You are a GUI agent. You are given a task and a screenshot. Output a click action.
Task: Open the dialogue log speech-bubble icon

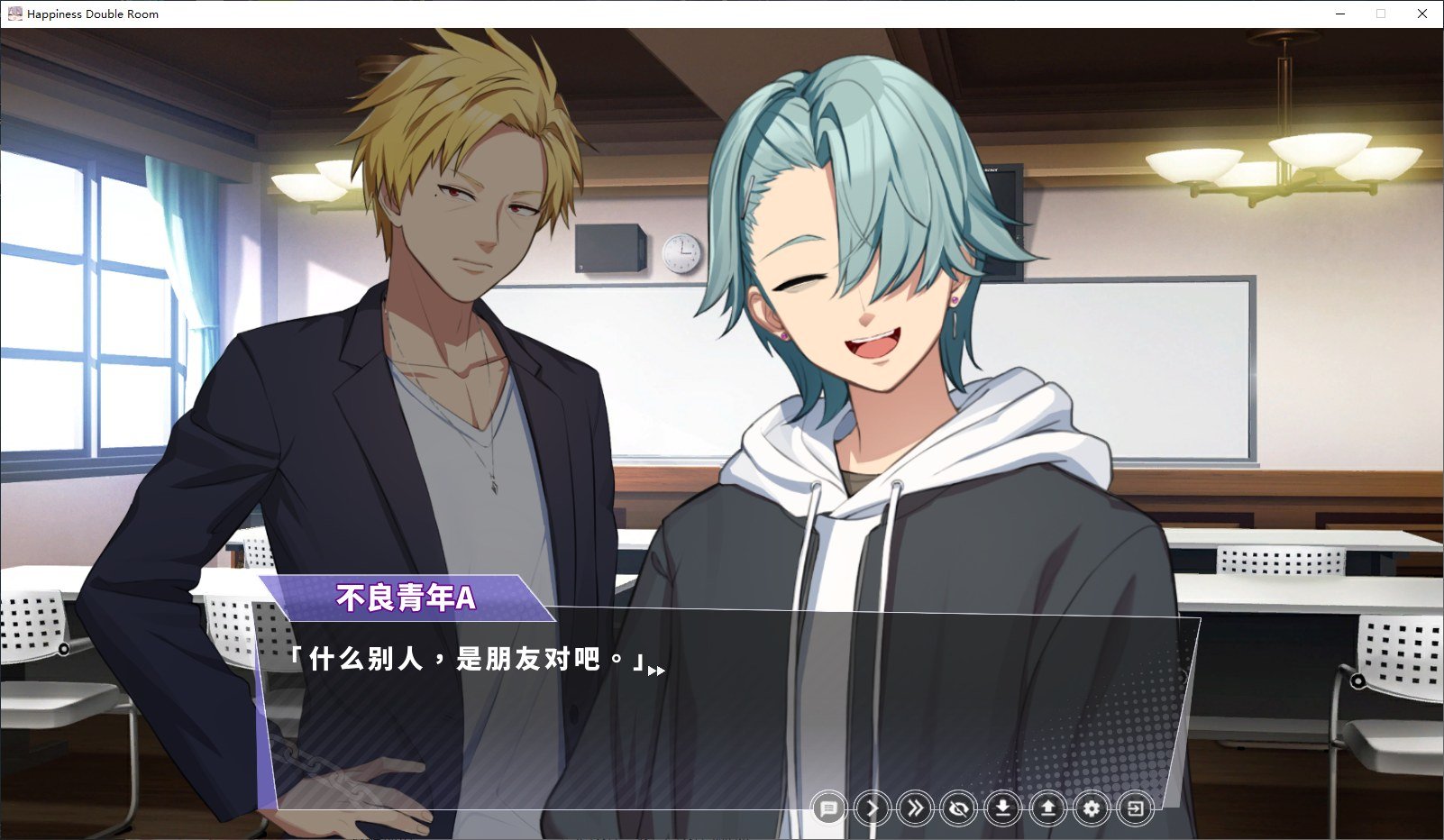pos(828,808)
